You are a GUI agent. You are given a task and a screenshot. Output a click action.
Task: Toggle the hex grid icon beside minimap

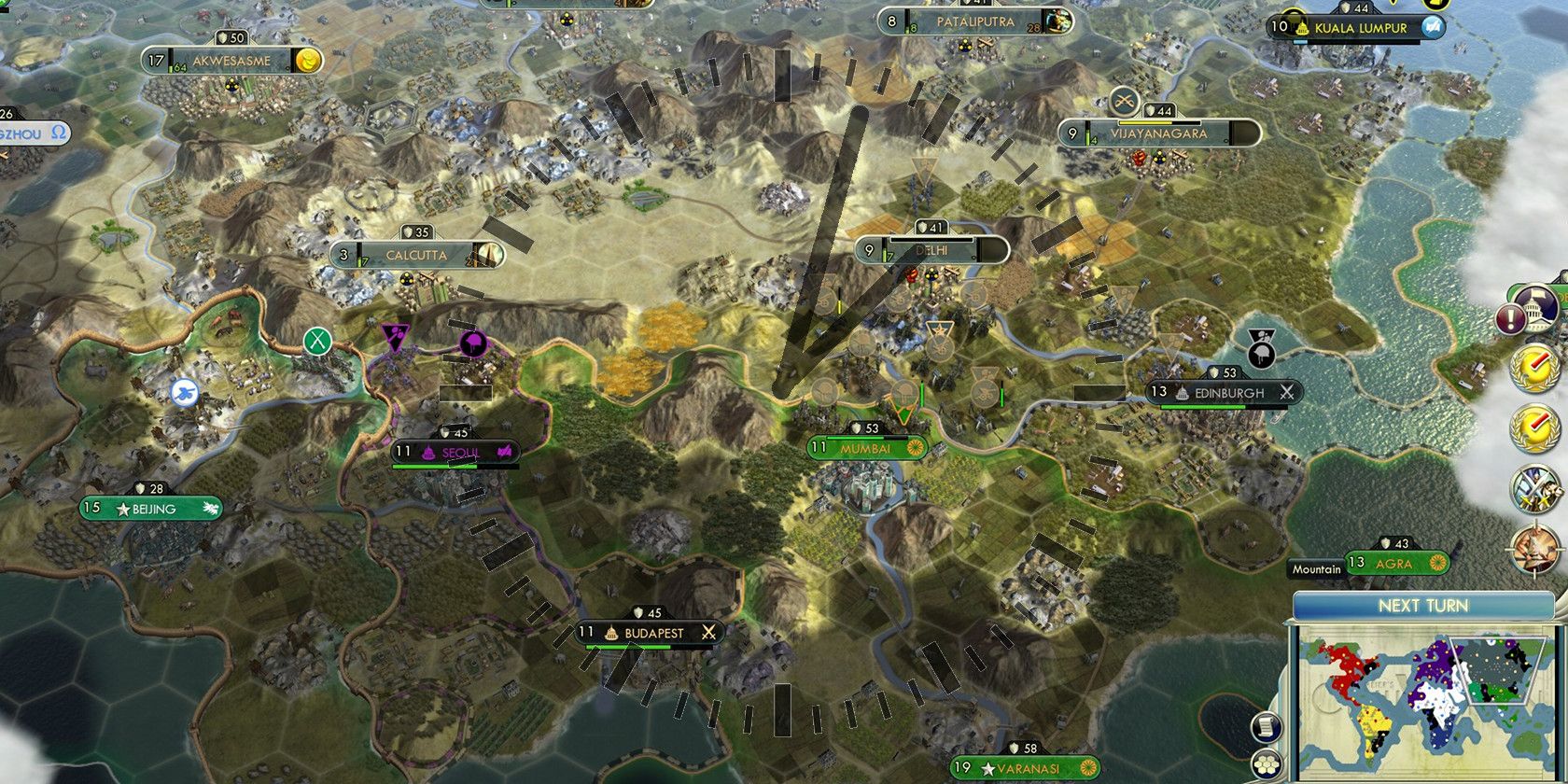(x=1267, y=763)
